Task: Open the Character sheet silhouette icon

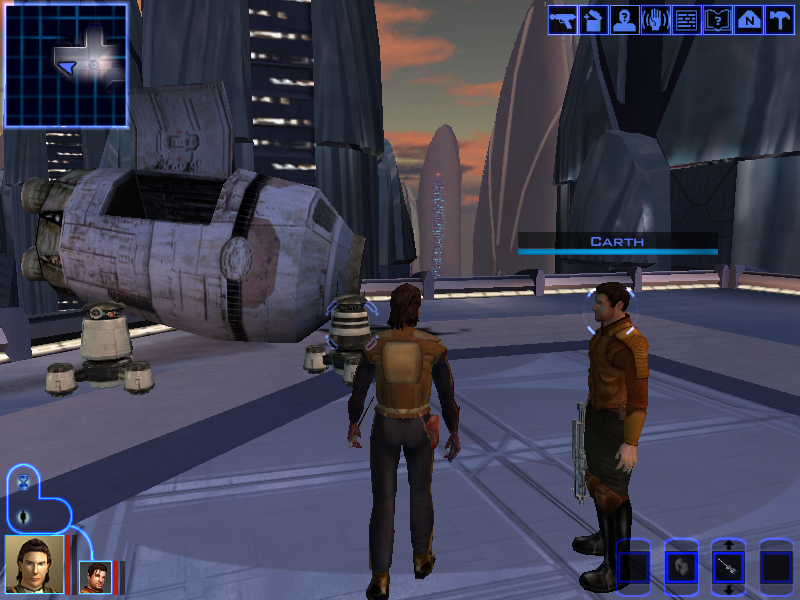Action: (x=625, y=20)
